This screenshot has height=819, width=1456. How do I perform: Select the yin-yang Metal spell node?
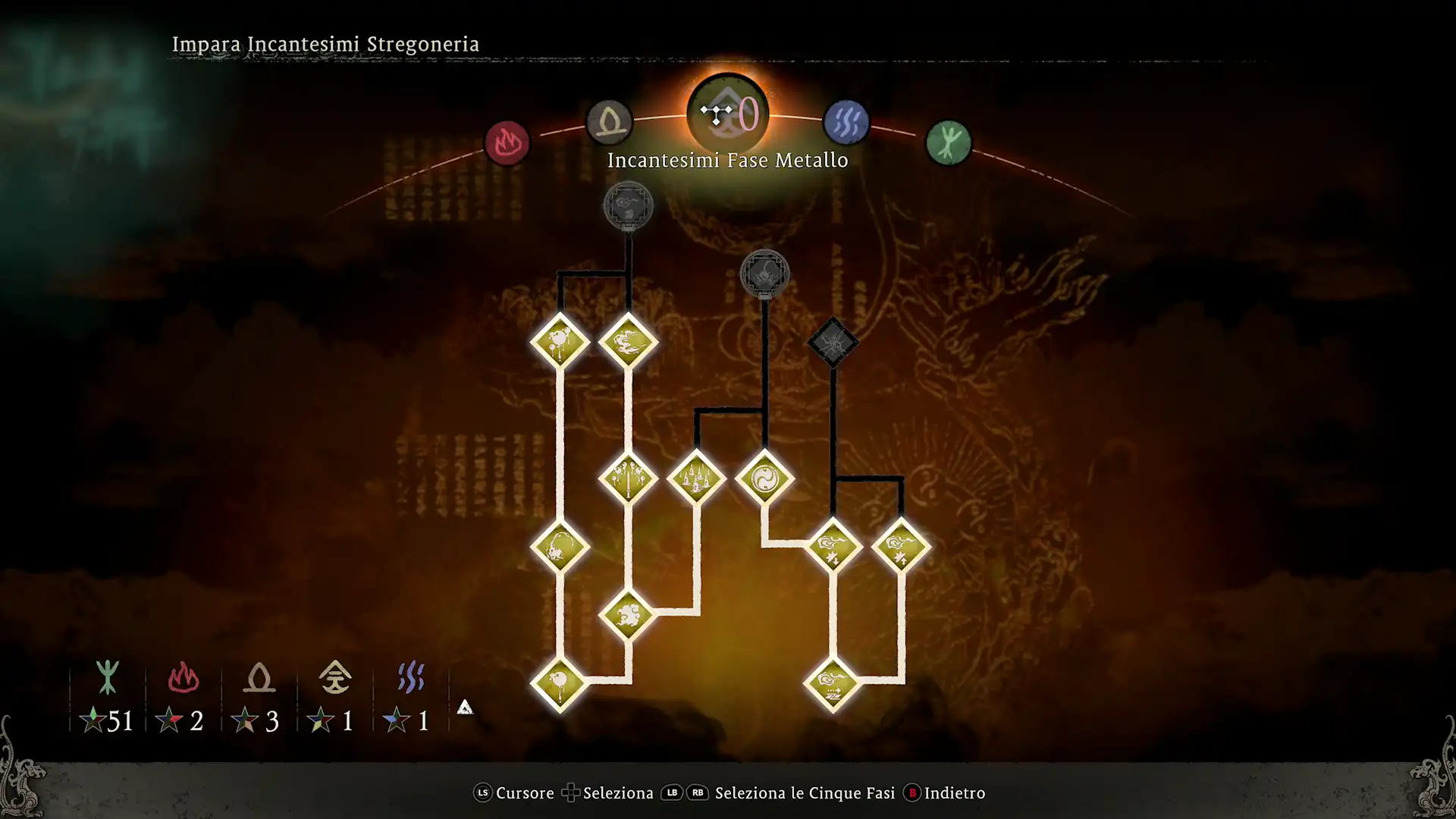(764, 478)
